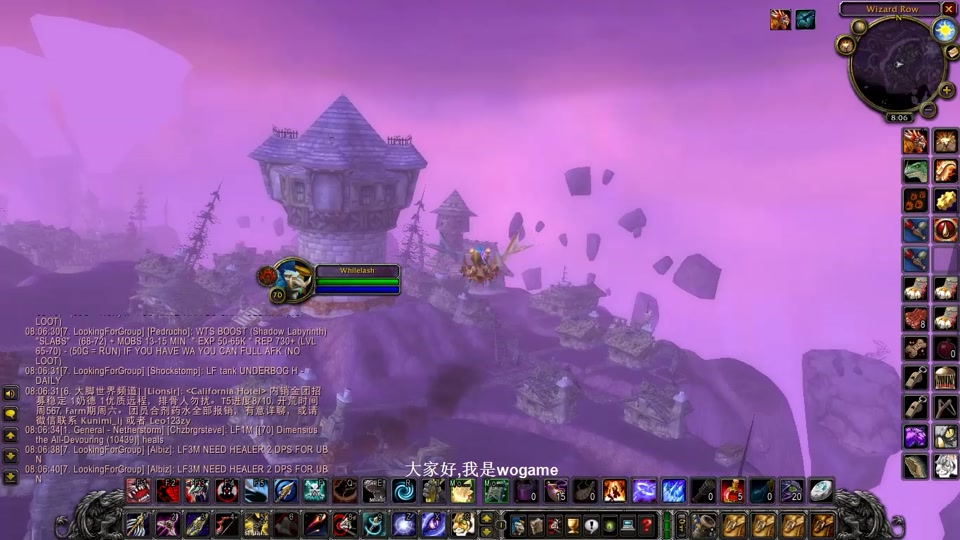Use the flame ability icon on action bar
The image size is (960, 540).
click(x=614, y=491)
